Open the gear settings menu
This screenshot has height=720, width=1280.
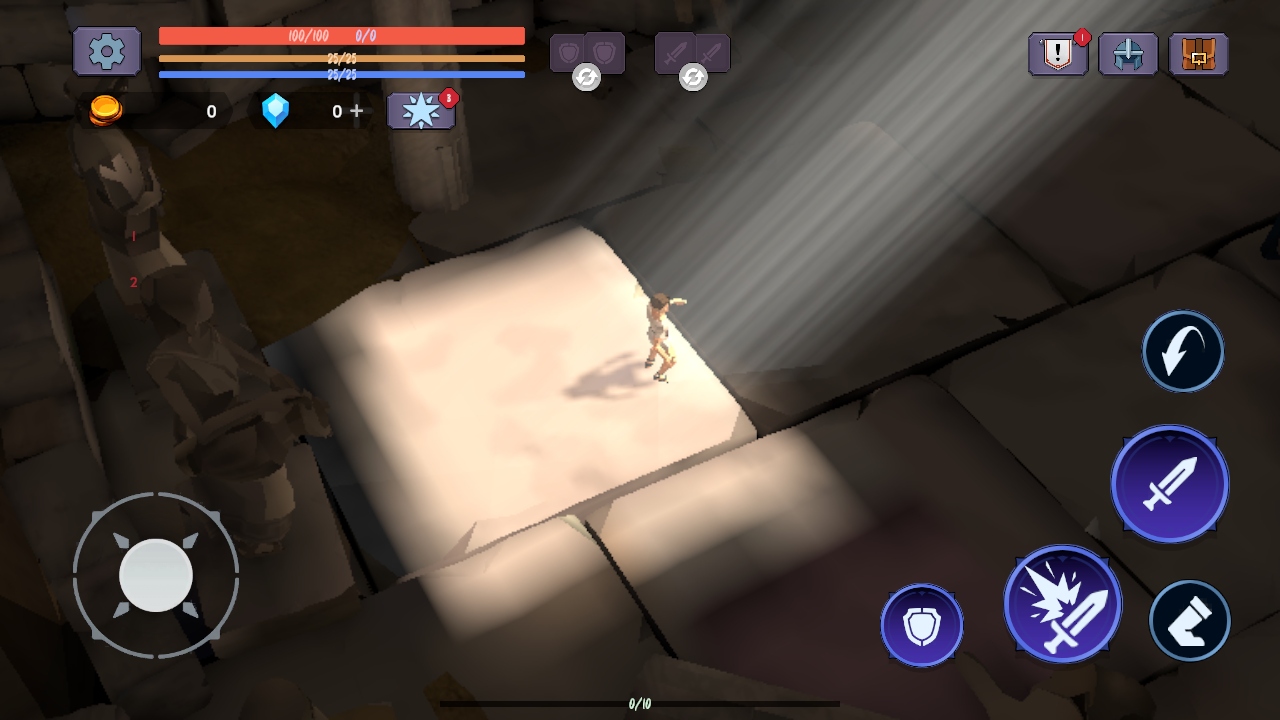[x=107, y=51]
